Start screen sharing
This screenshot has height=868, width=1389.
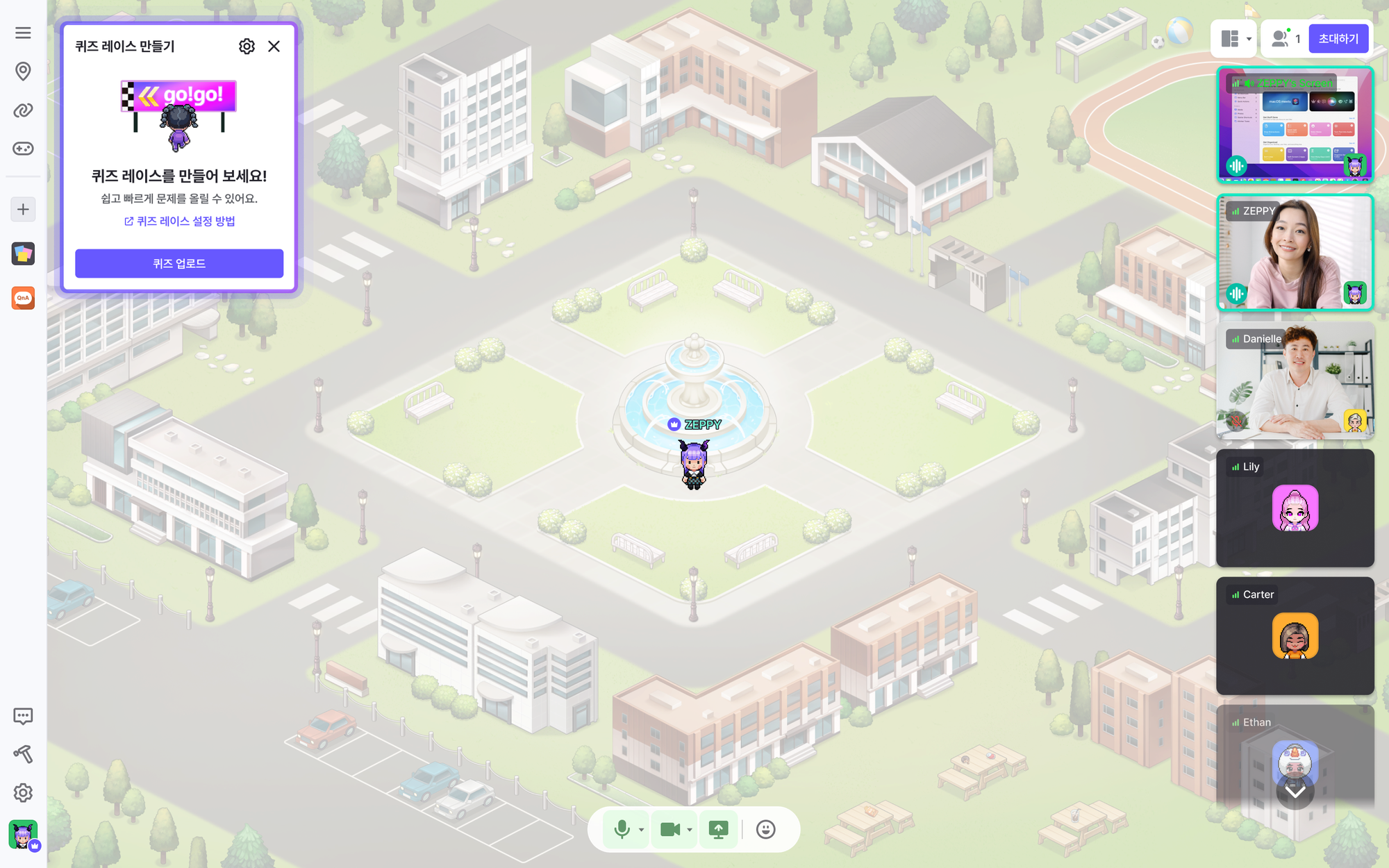pyautogui.click(x=718, y=829)
